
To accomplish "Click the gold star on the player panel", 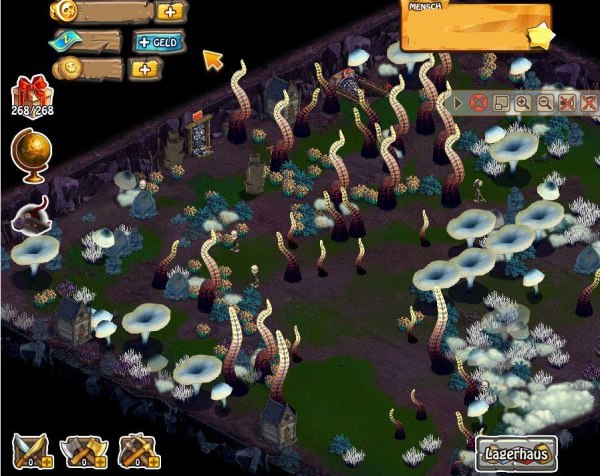I will pos(542,36).
